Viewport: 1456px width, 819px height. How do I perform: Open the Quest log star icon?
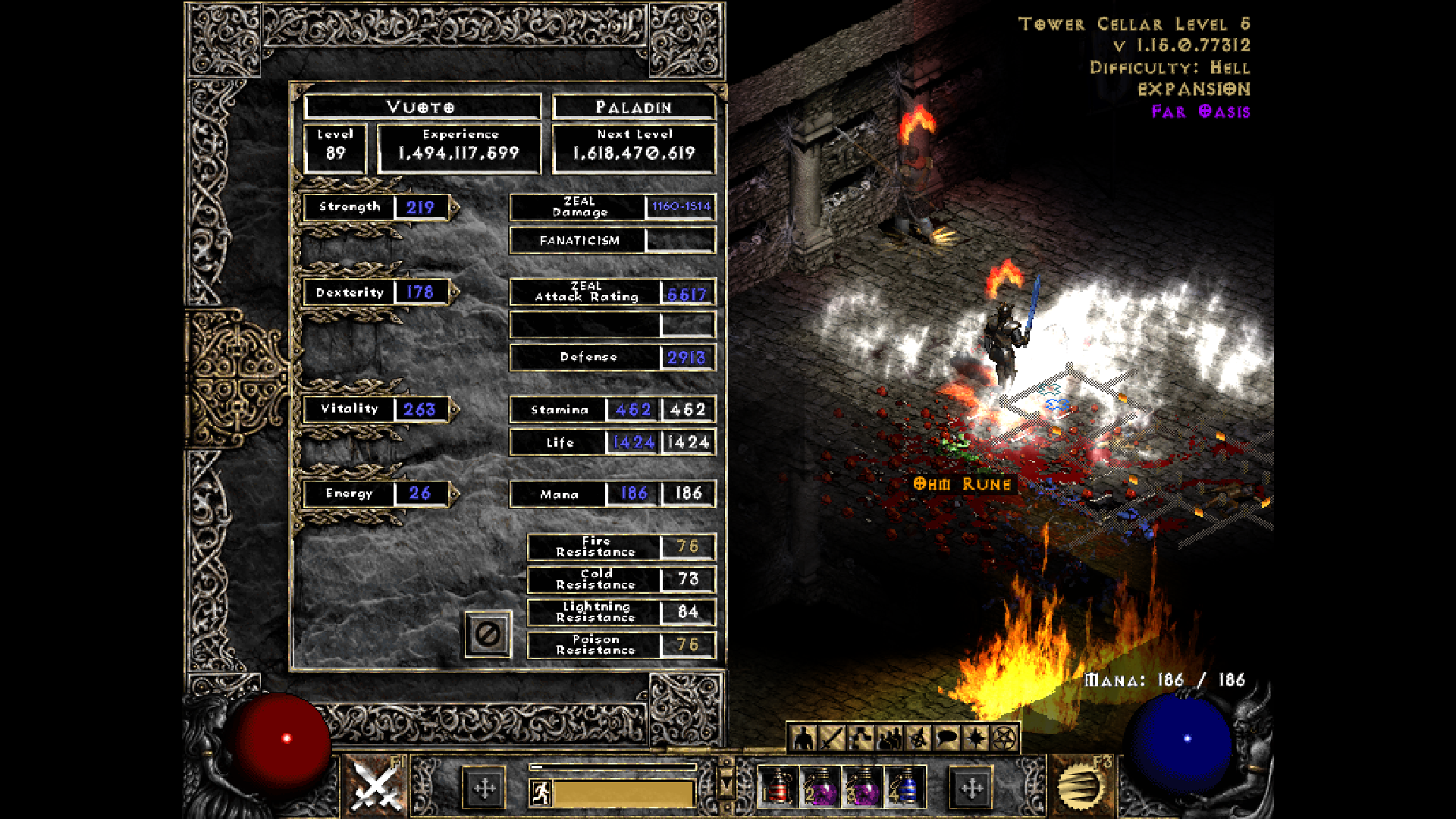pyautogui.click(x=974, y=738)
